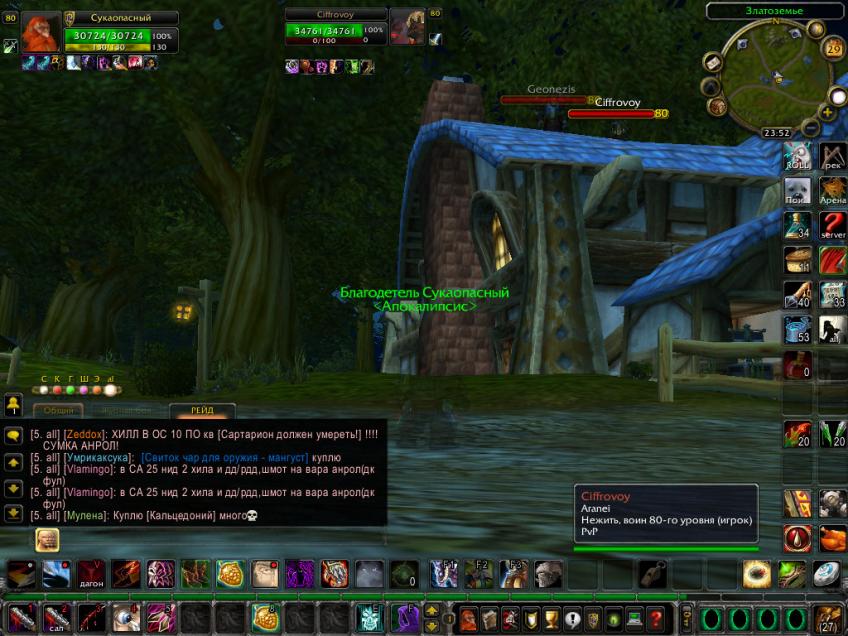Screen dimensions: 848x636
Task: Open the help request red question mark
Action: click(x=655, y=618)
